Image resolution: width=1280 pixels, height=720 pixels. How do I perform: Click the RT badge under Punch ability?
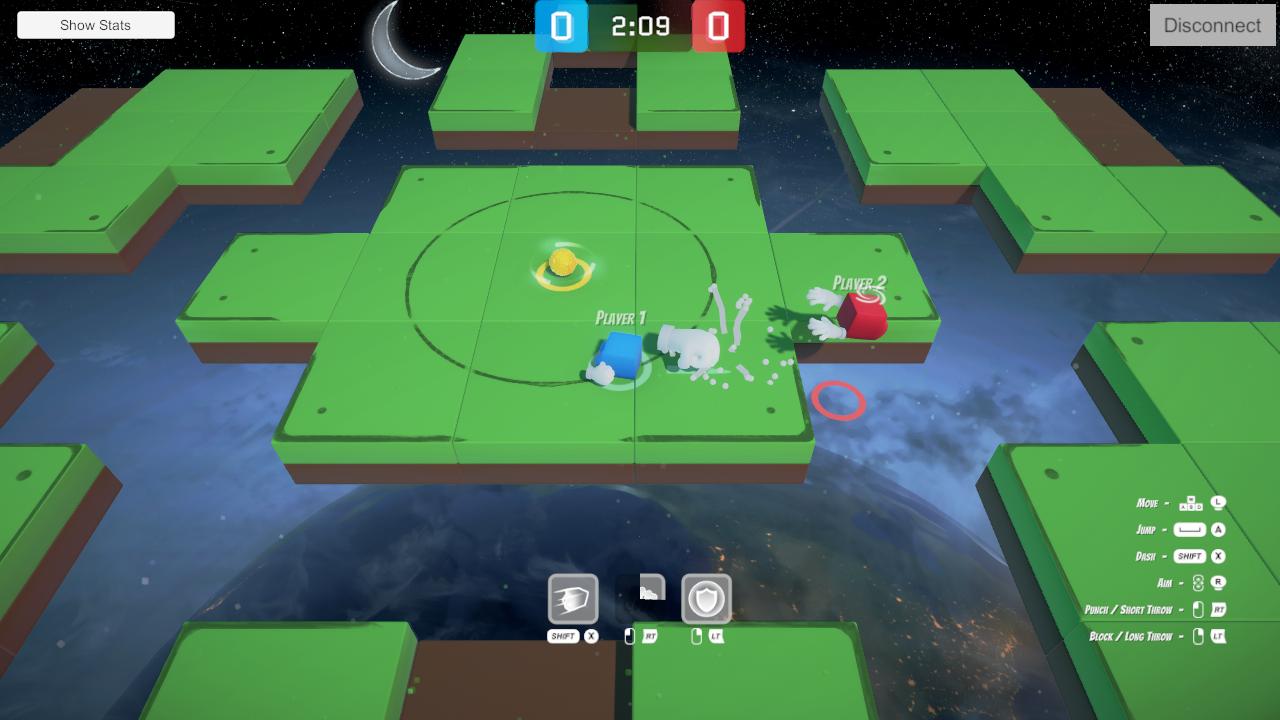[x=650, y=637]
